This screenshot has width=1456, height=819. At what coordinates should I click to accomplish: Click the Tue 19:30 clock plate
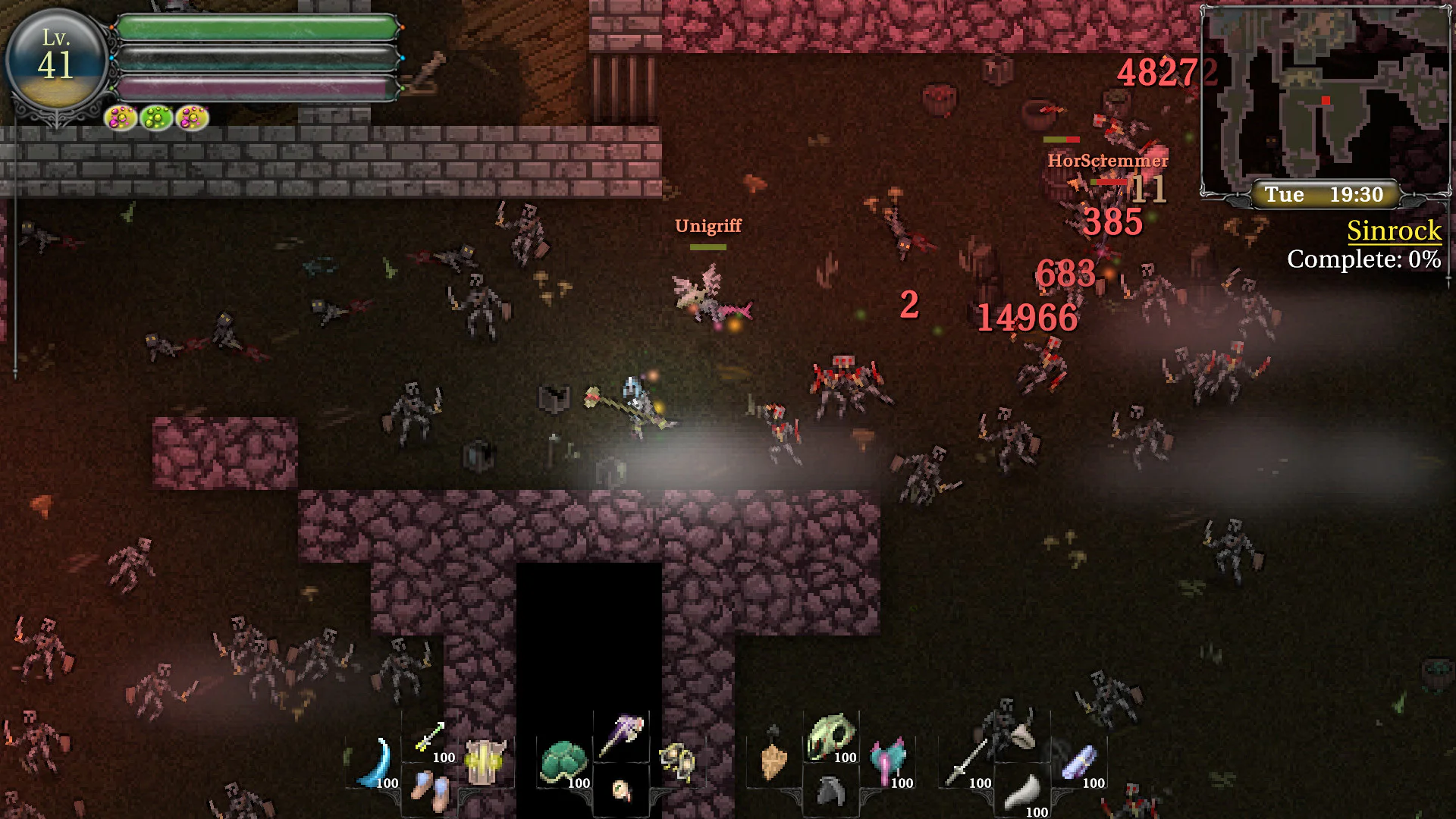1324,195
